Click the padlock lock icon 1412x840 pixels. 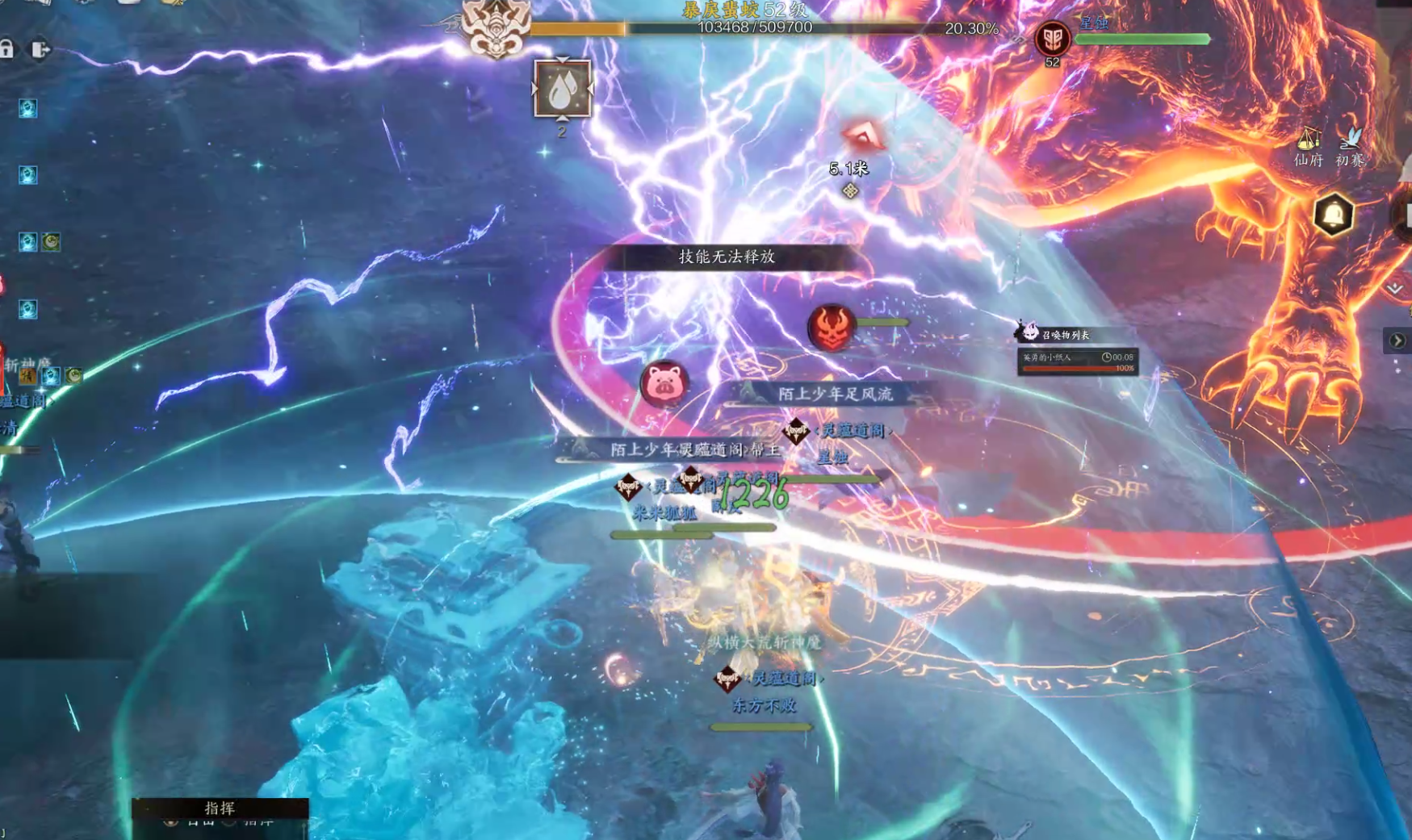(x=6, y=49)
